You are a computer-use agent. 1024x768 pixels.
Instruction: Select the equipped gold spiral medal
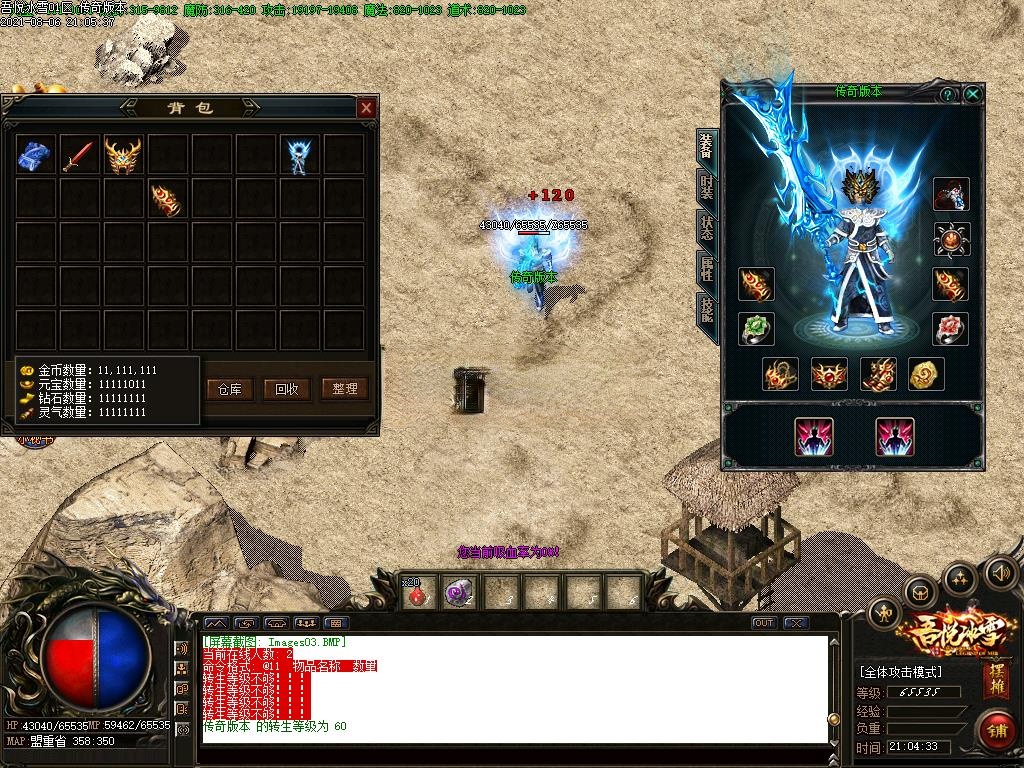pyautogui.click(x=927, y=375)
